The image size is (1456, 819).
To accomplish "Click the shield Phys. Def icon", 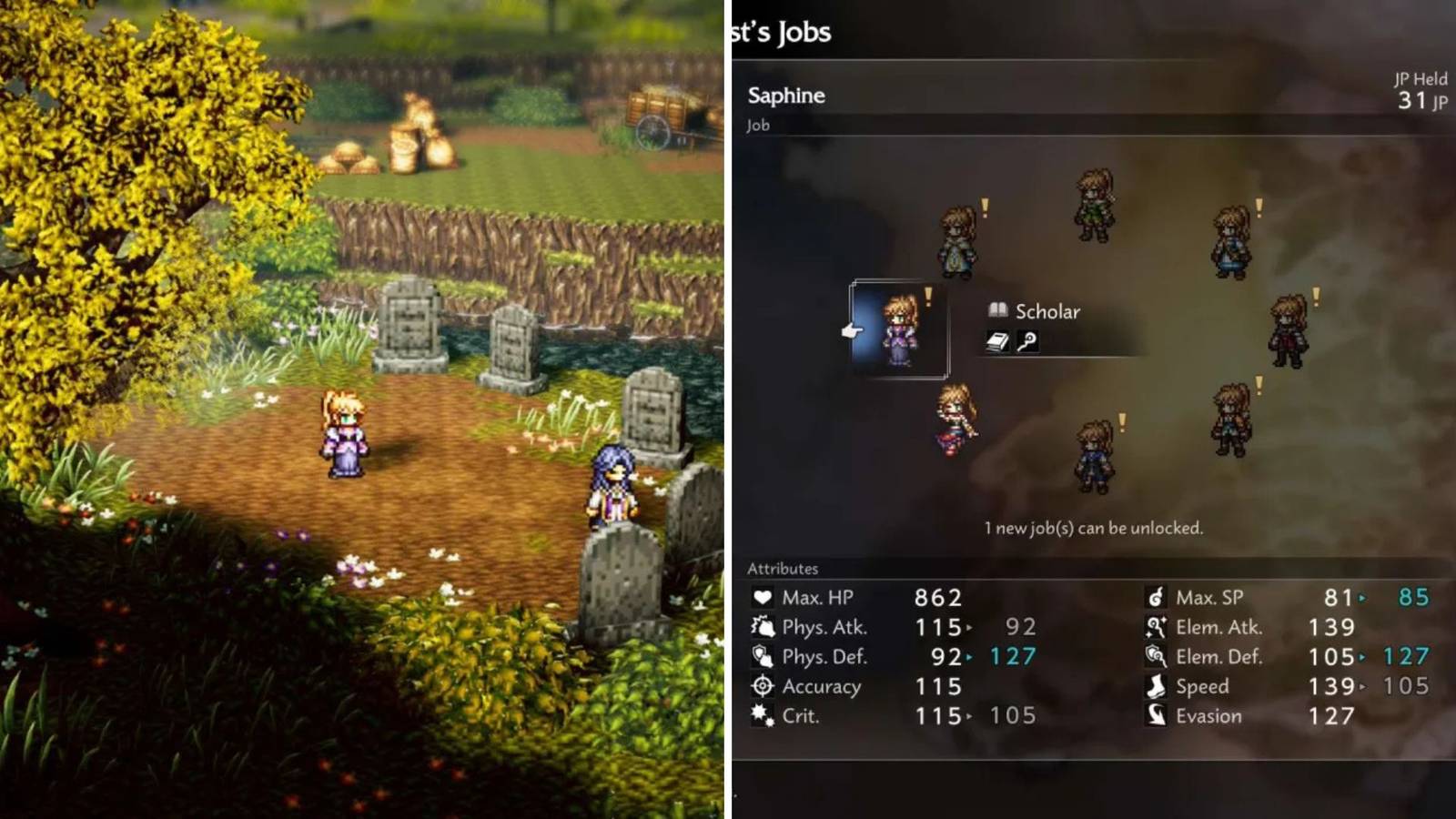I will 763,657.
